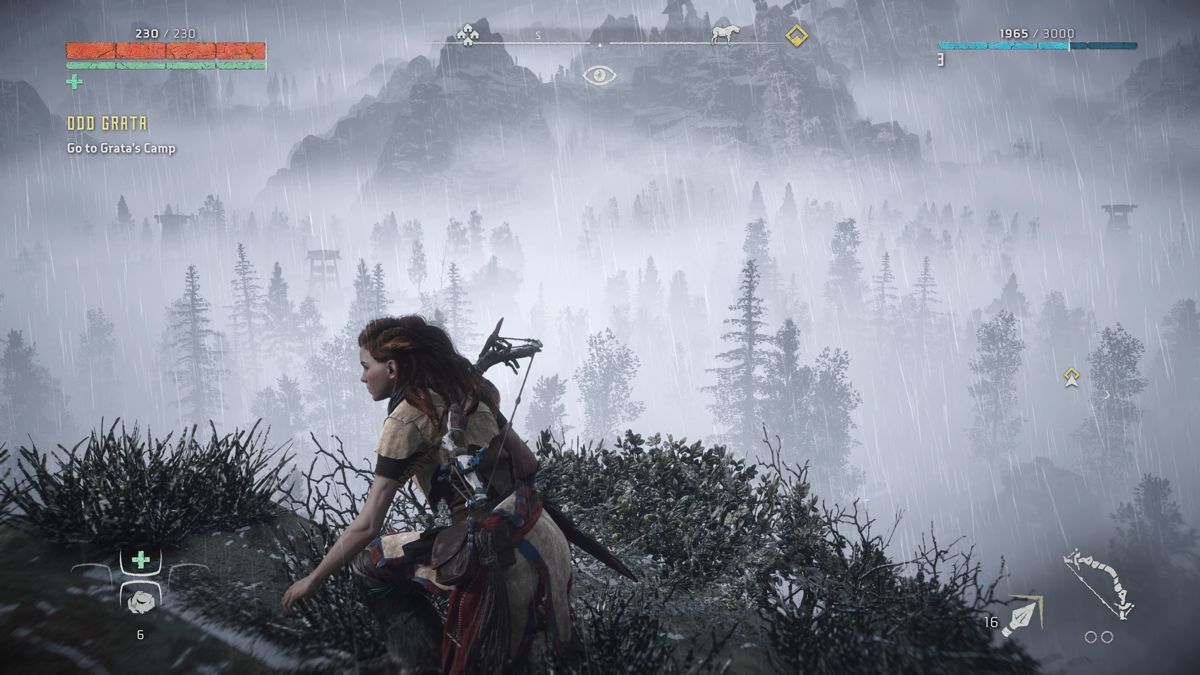This screenshot has height=675, width=1200.
Task: Click the green medicine pouch cross icon
Action: point(74,82)
